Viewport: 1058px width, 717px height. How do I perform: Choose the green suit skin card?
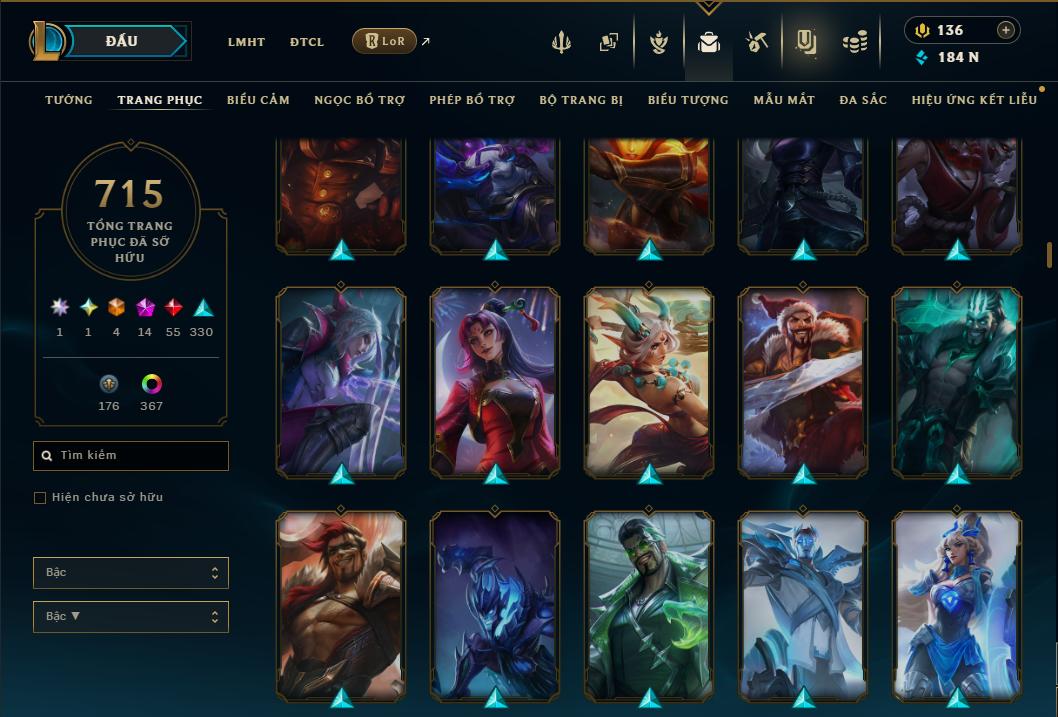649,605
